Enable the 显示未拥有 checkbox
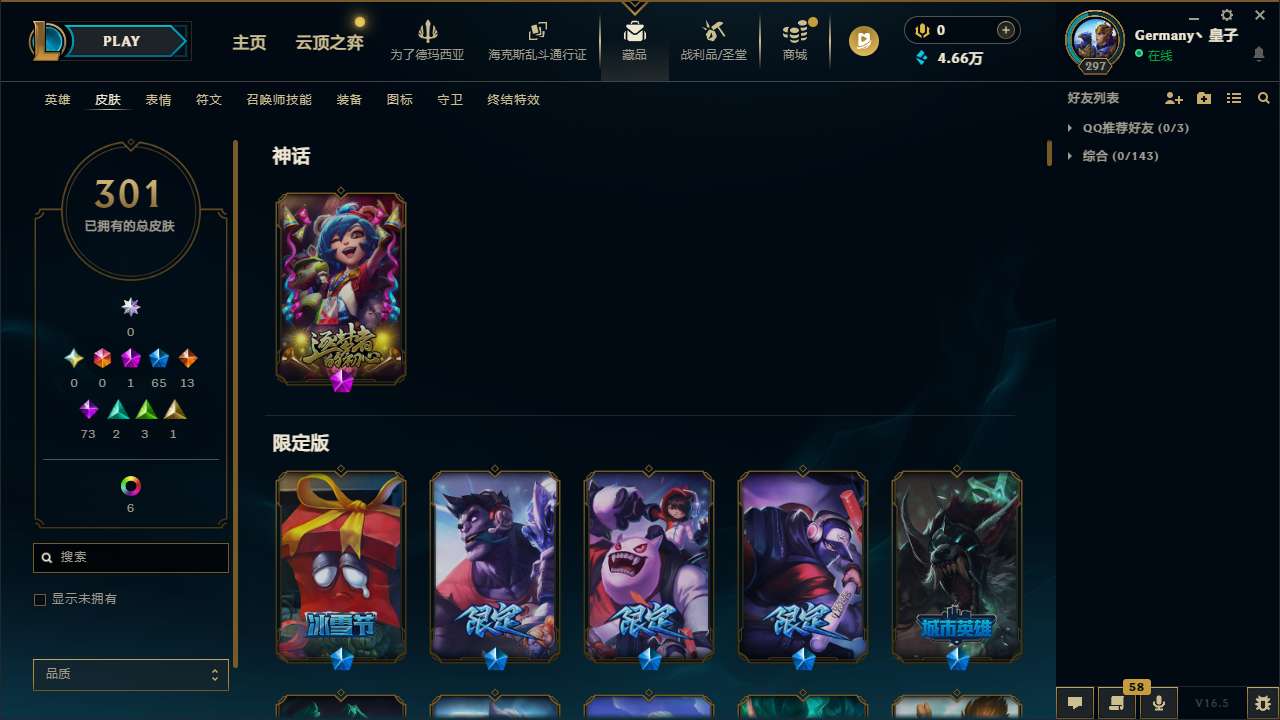This screenshot has height=720, width=1280. click(x=40, y=599)
